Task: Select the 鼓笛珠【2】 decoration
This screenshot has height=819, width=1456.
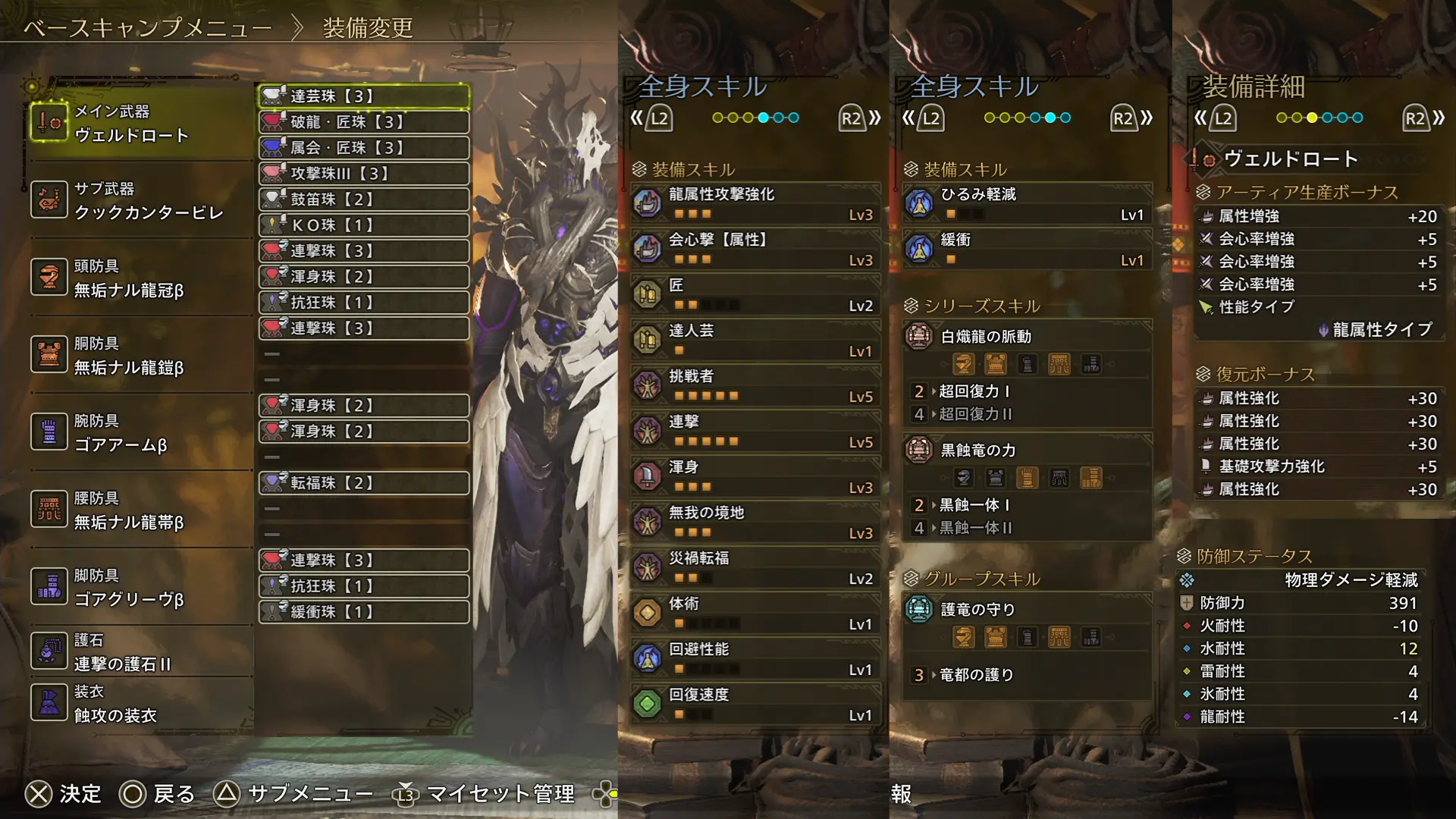Action: click(x=364, y=199)
